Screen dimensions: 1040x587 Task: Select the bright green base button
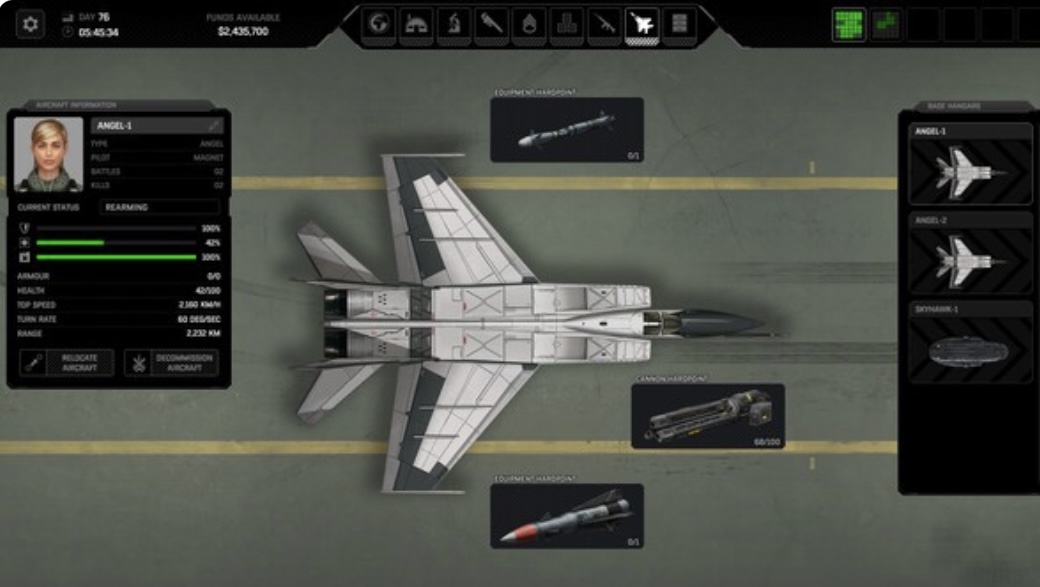(849, 24)
